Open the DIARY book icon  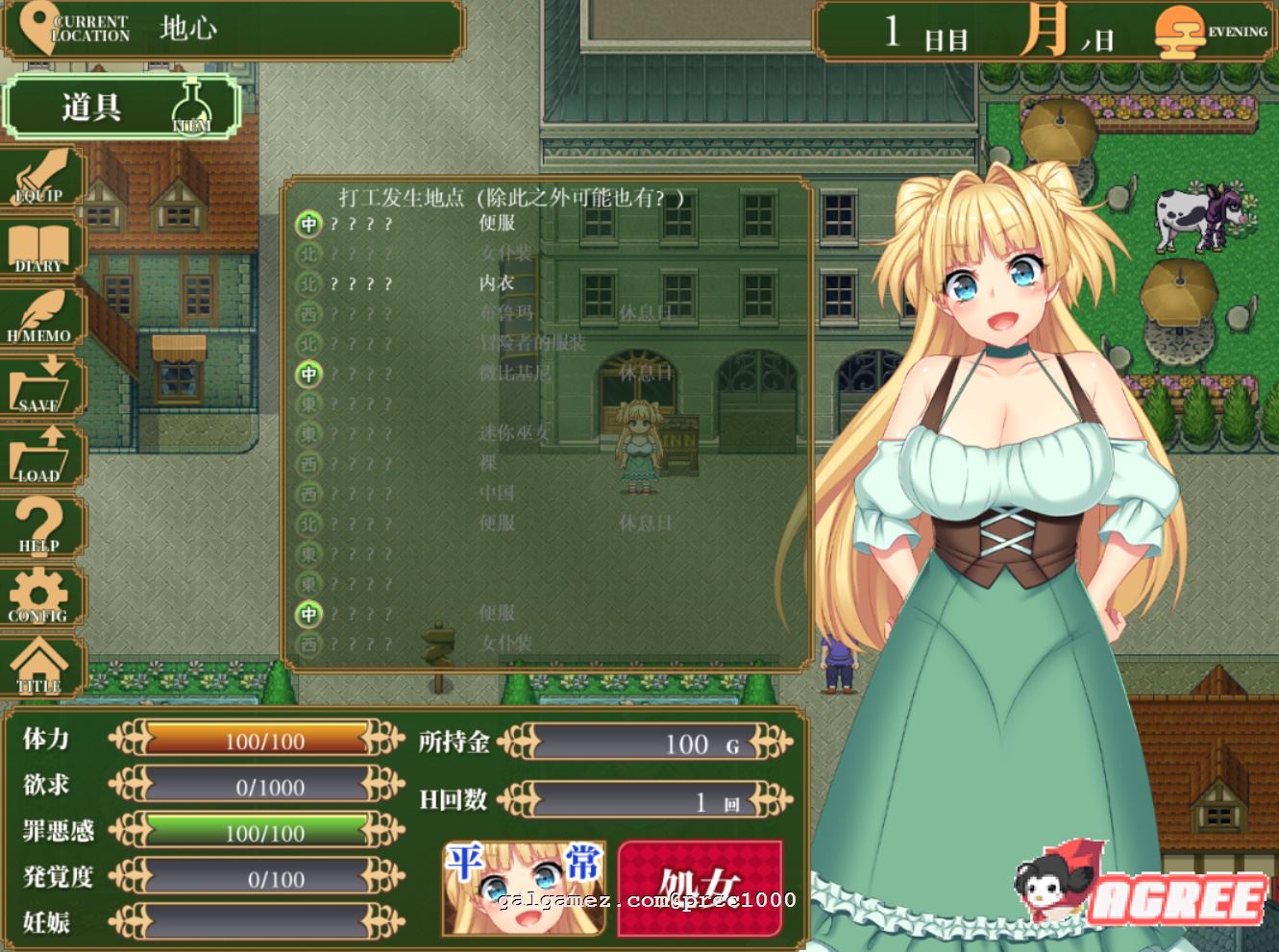click(40, 248)
